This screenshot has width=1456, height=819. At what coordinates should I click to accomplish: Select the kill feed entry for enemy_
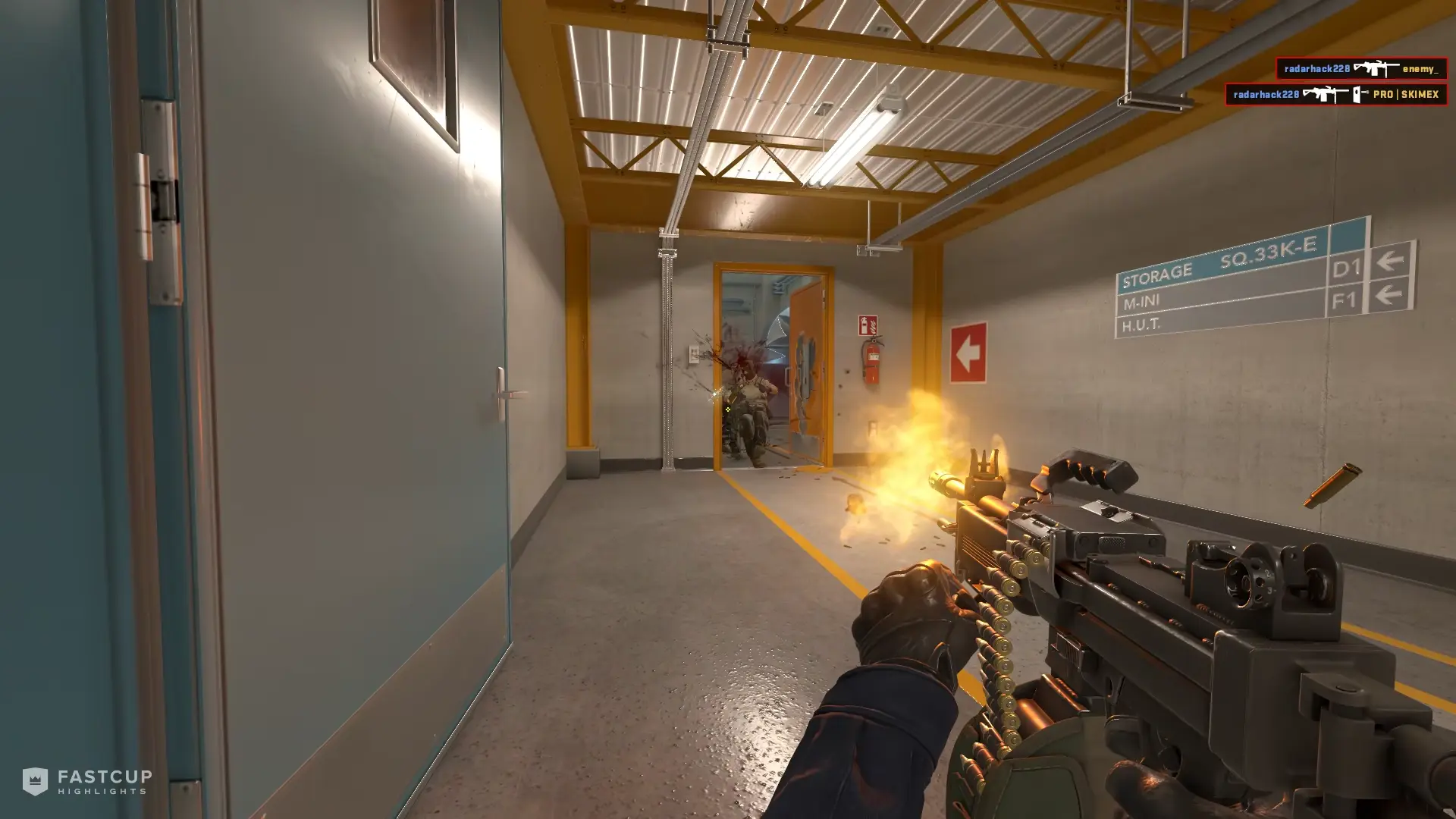1360,69
